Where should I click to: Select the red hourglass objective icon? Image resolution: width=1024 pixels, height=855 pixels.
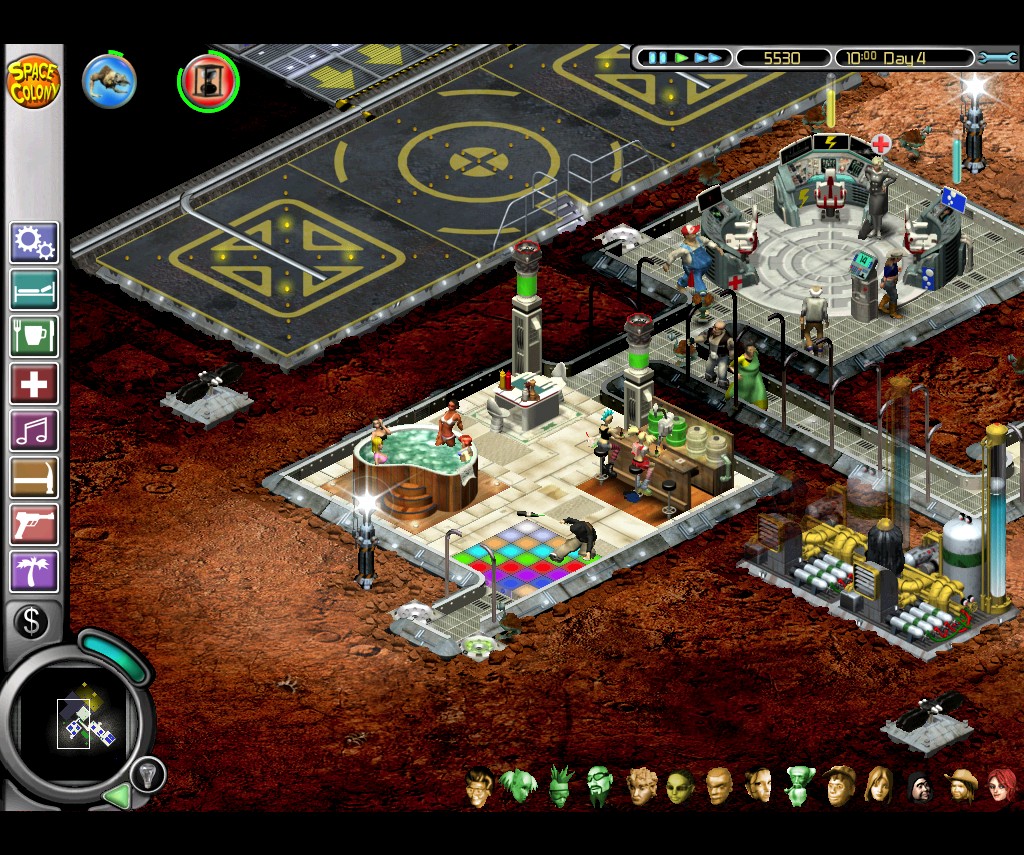click(x=208, y=82)
